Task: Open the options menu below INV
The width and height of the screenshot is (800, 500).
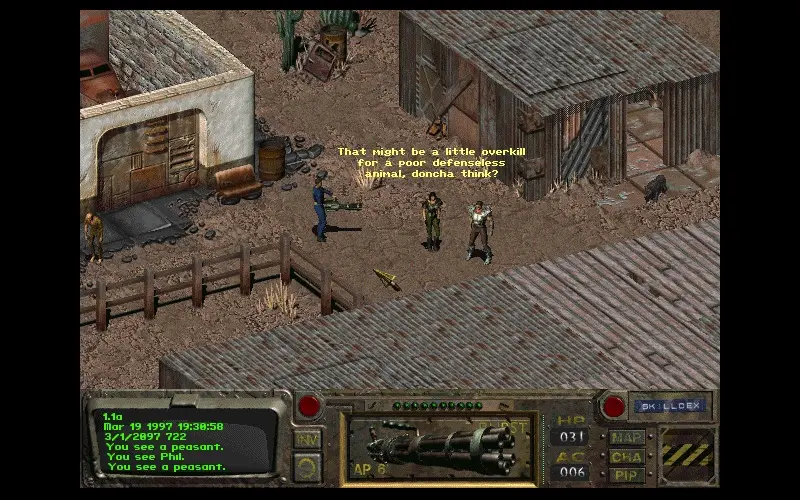Action: [308, 466]
